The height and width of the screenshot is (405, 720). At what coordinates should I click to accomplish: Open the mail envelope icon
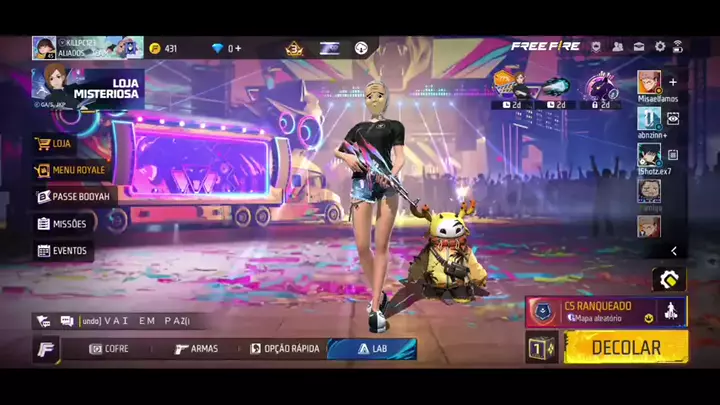pos(637,47)
